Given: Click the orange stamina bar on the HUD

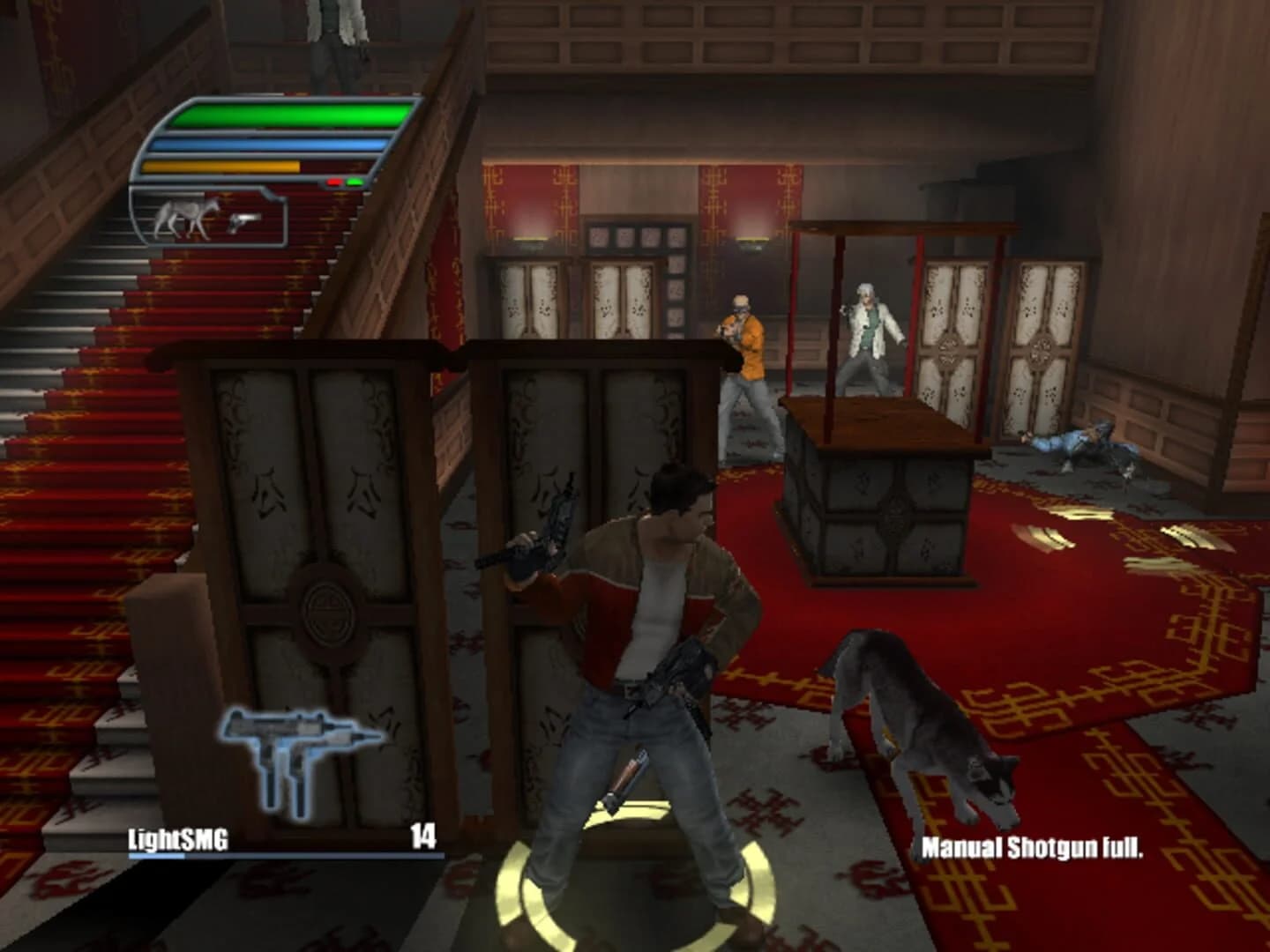Looking at the screenshot, I should (220, 166).
